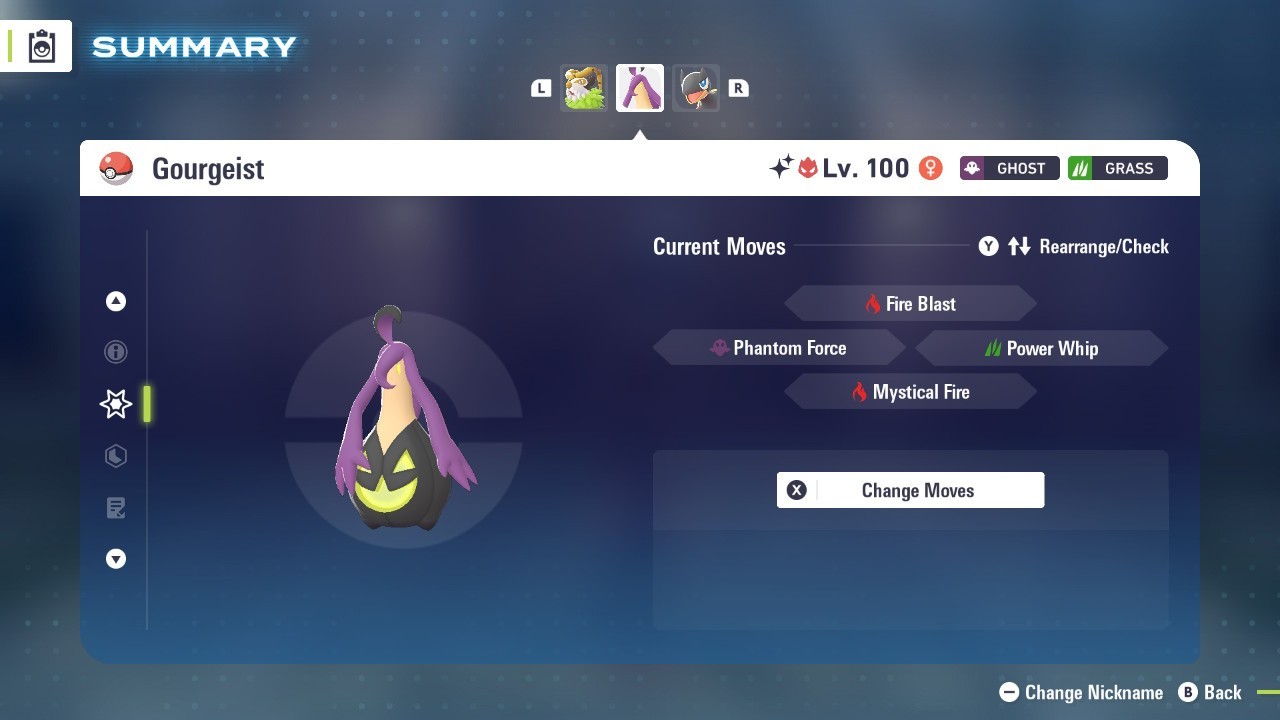Select the moves page star tab
Viewport: 1280px width, 720px height.
pyautogui.click(x=116, y=404)
